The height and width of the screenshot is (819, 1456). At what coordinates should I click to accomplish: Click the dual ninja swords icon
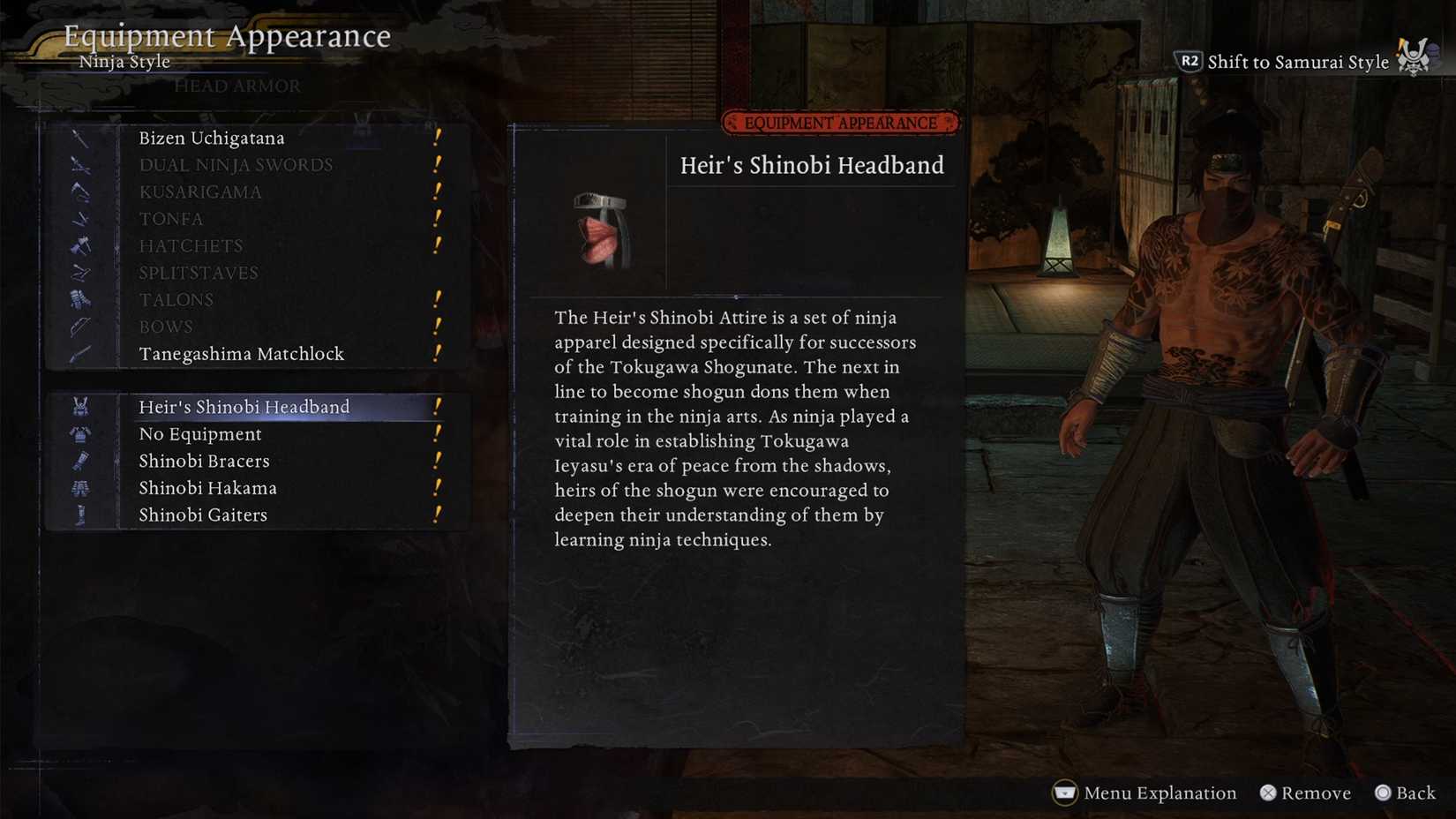[x=79, y=165]
